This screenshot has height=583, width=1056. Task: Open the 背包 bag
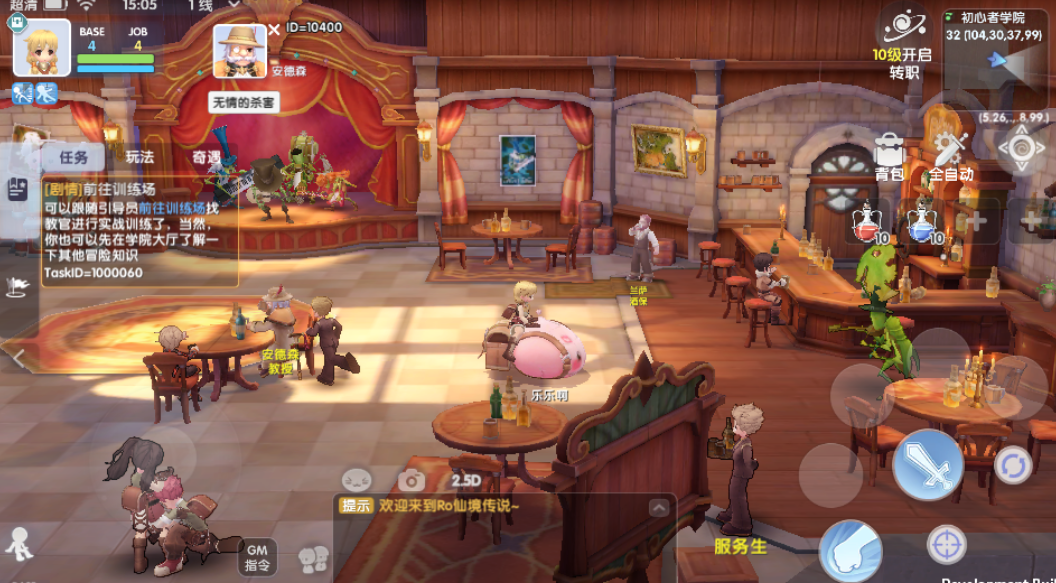point(888,158)
